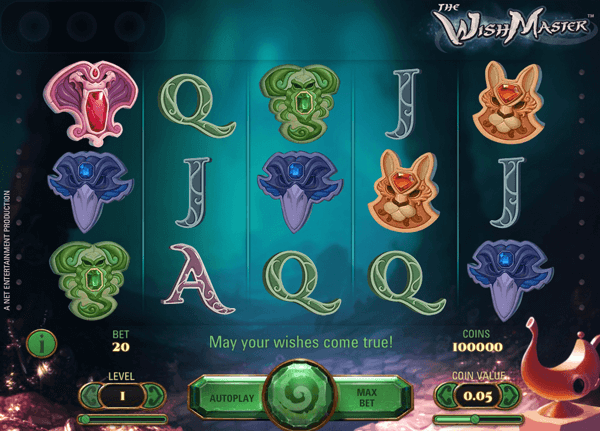Viewport: 600px width, 431px height.
Task: Place the Max Bet
Action: (367, 396)
